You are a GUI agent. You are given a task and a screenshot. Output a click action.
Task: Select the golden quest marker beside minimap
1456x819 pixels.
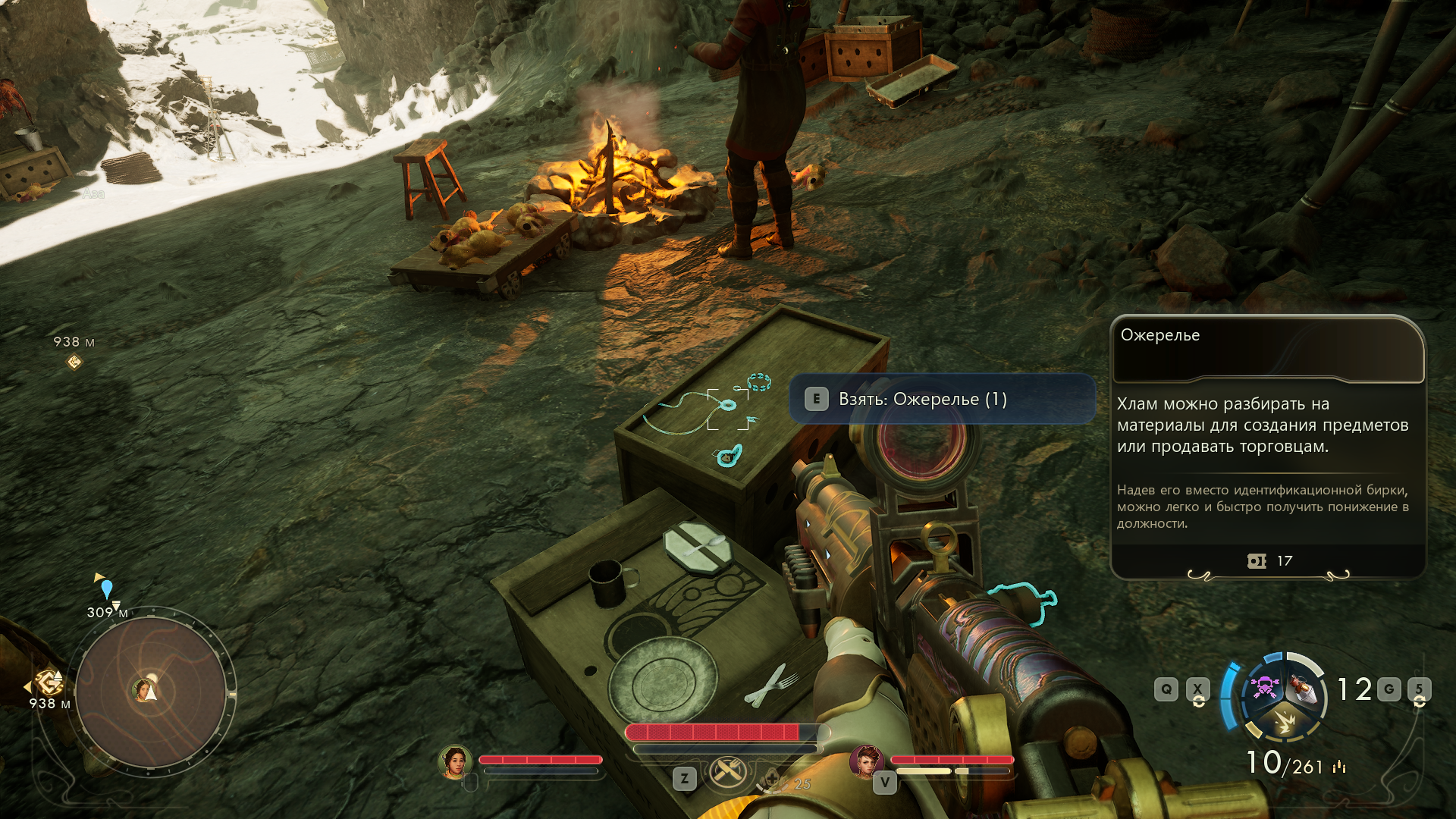(x=50, y=682)
